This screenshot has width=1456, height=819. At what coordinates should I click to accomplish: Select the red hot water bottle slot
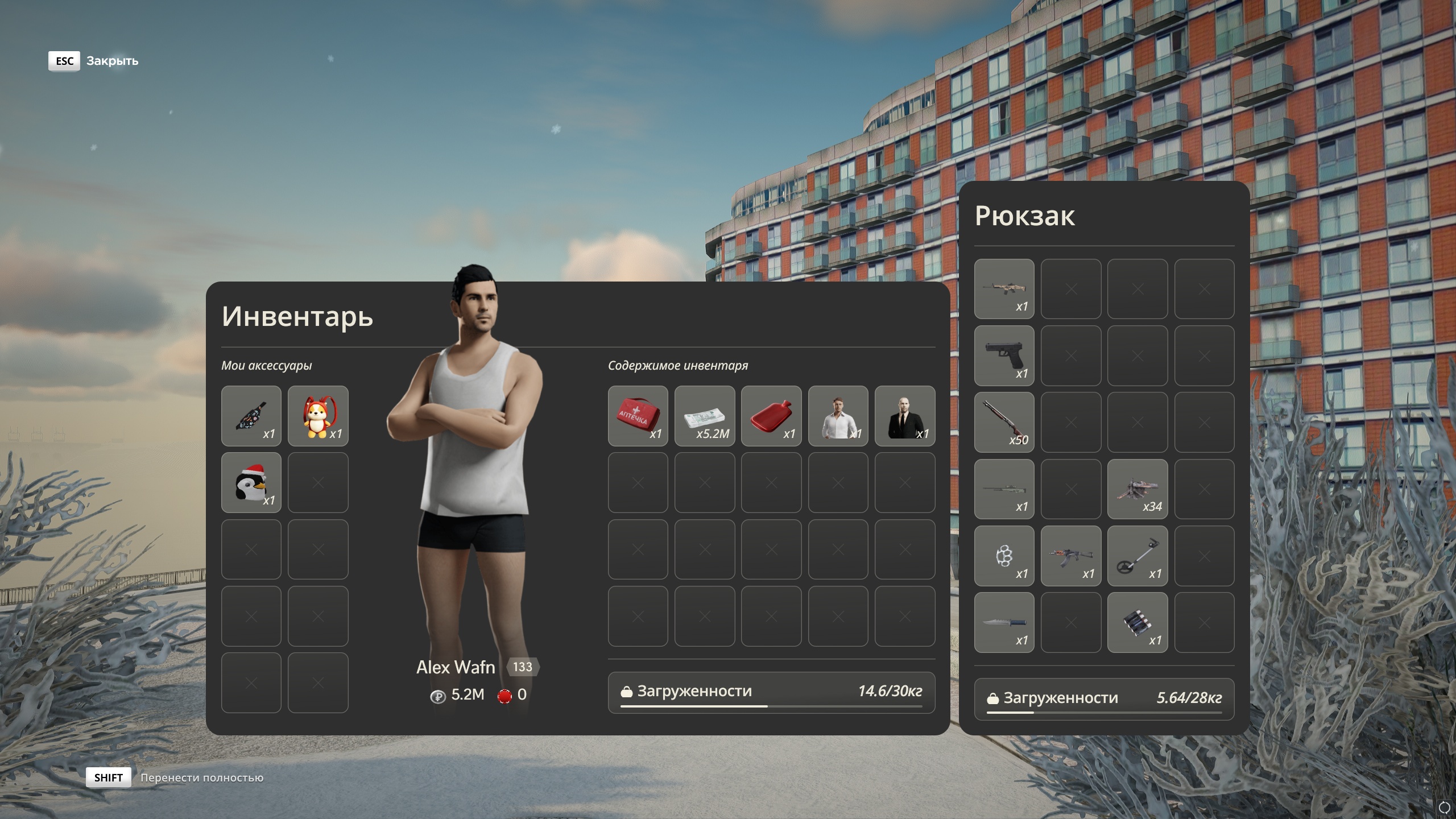771,416
